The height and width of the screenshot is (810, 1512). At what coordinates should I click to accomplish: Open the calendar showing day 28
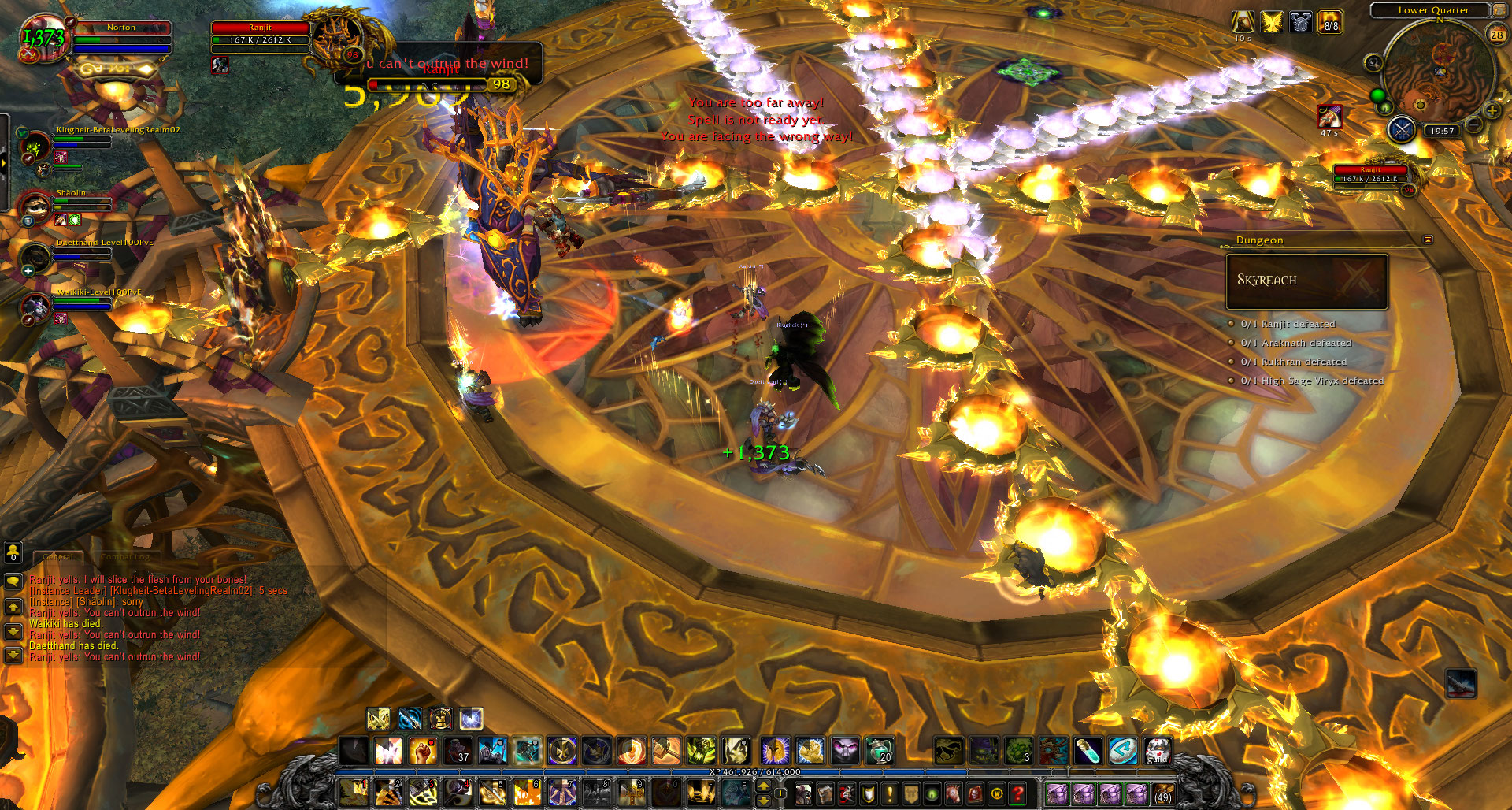click(x=1496, y=35)
